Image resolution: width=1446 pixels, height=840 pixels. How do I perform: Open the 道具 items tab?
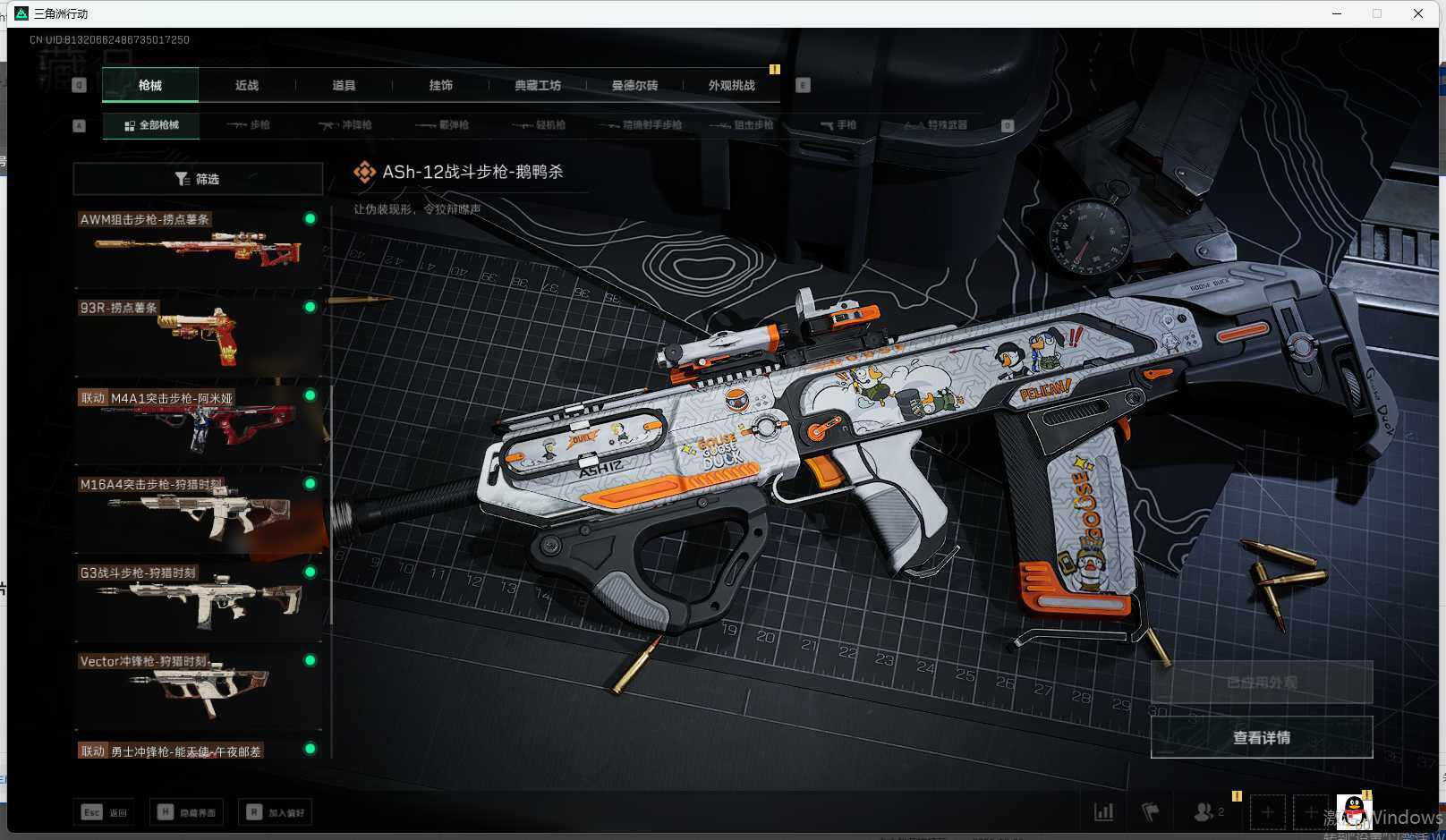(344, 85)
